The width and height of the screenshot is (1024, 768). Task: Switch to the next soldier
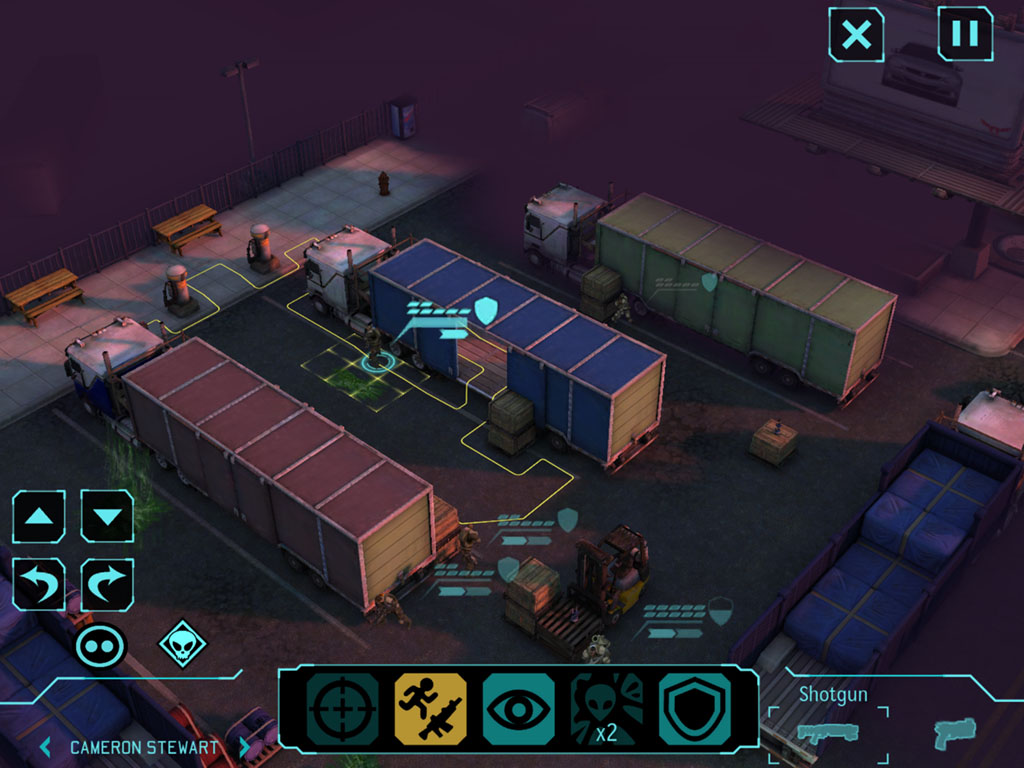click(244, 747)
